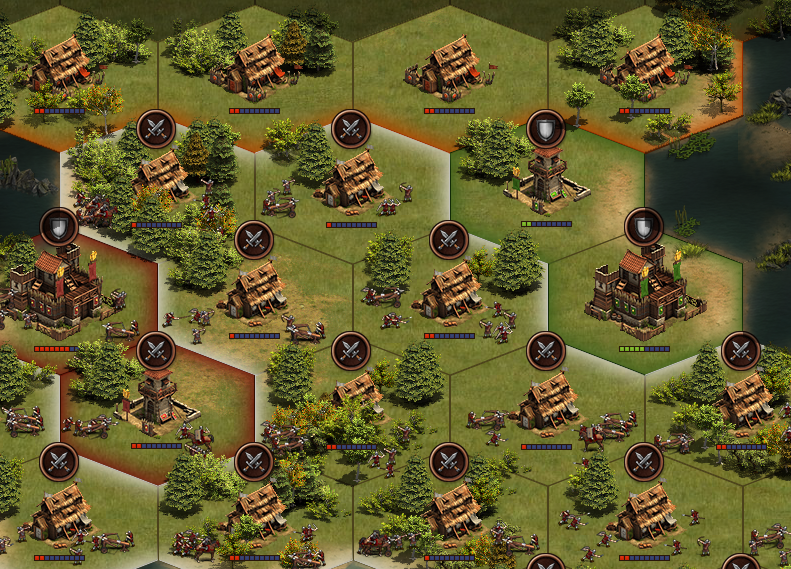Open the shield icon above the red-bannered fortress
791x569 pixels.
[59, 227]
